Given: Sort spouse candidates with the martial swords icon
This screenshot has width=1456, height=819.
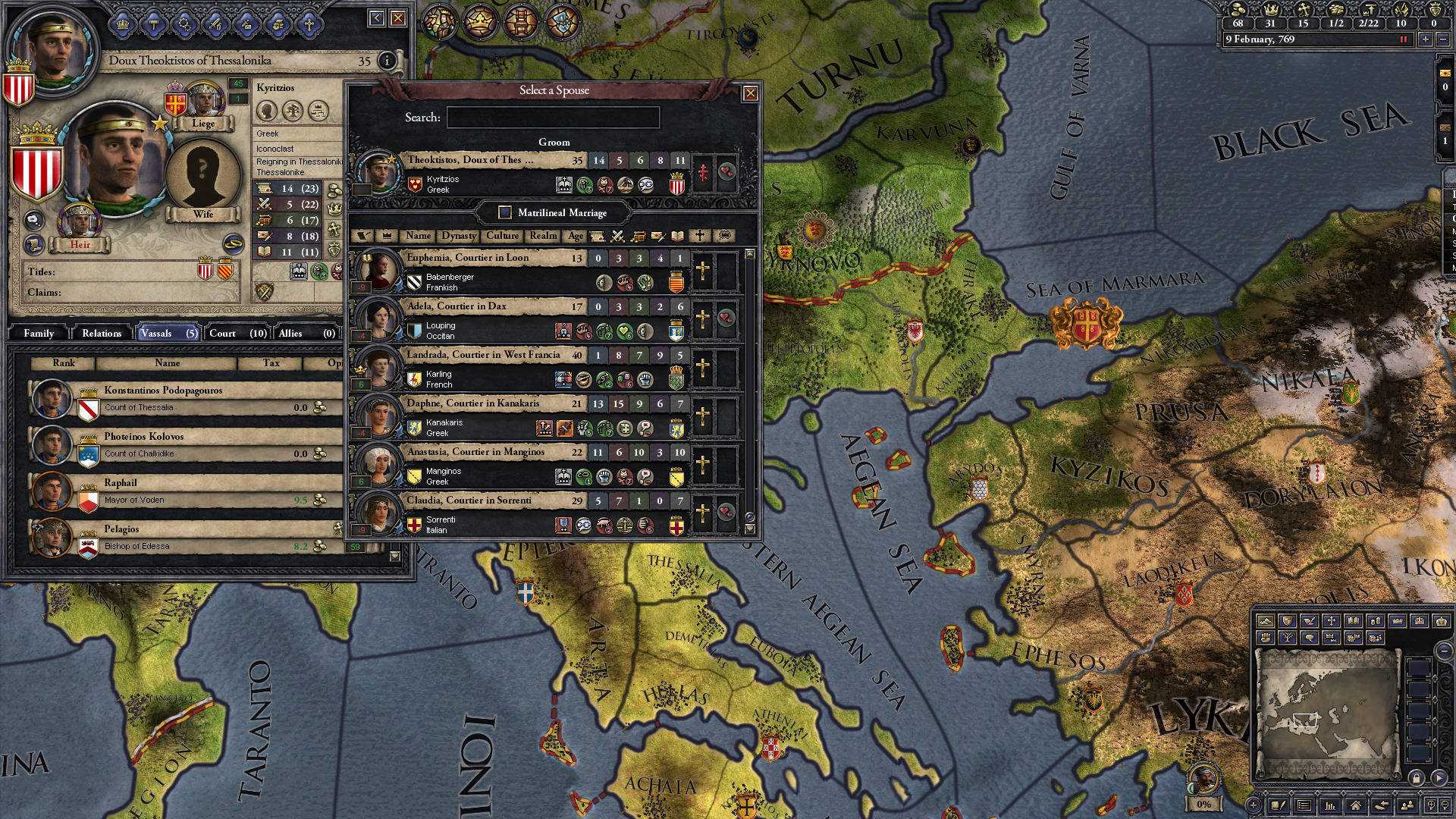Looking at the screenshot, I should 617,236.
